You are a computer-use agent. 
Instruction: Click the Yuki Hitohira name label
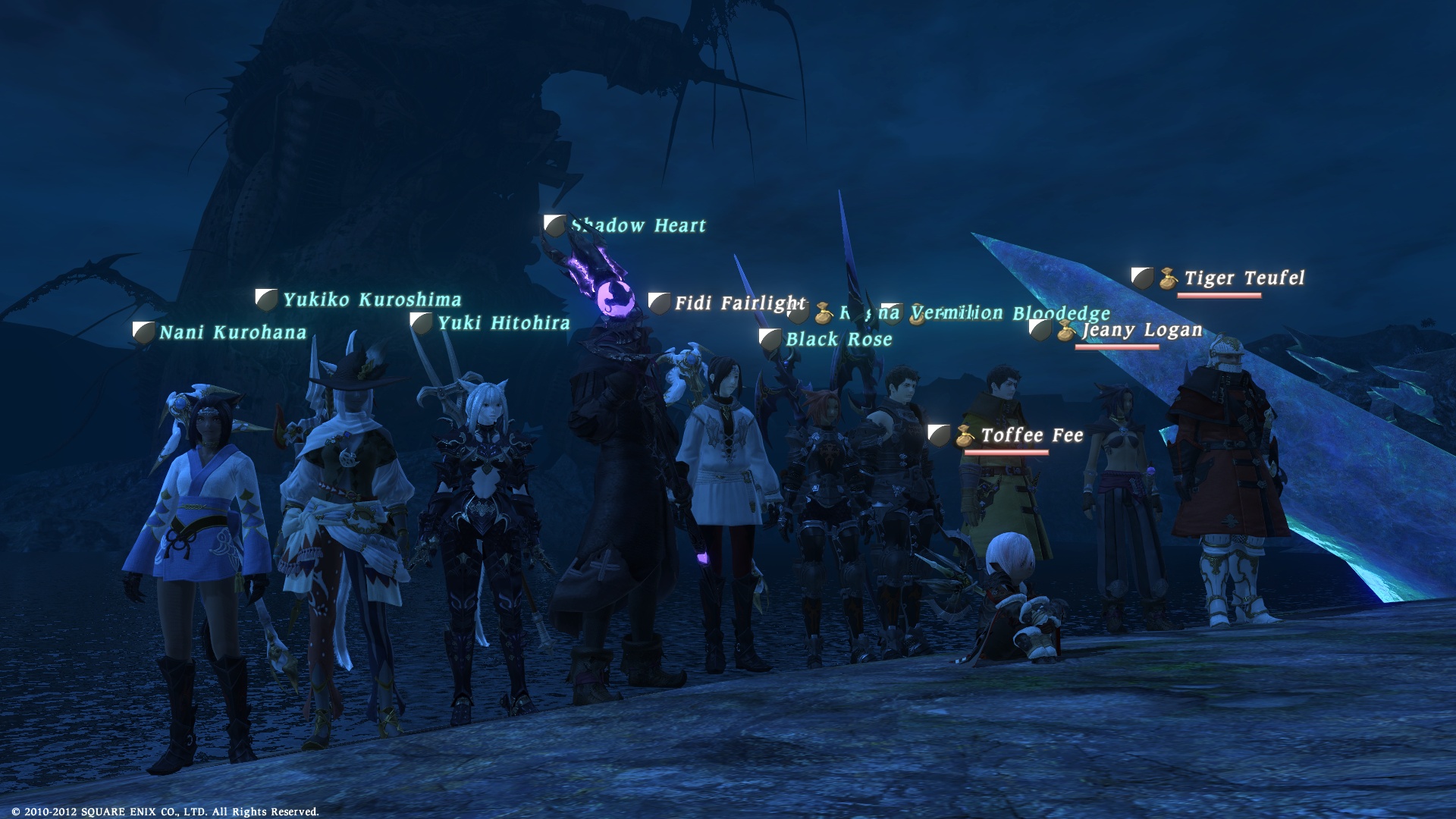(504, 323)
